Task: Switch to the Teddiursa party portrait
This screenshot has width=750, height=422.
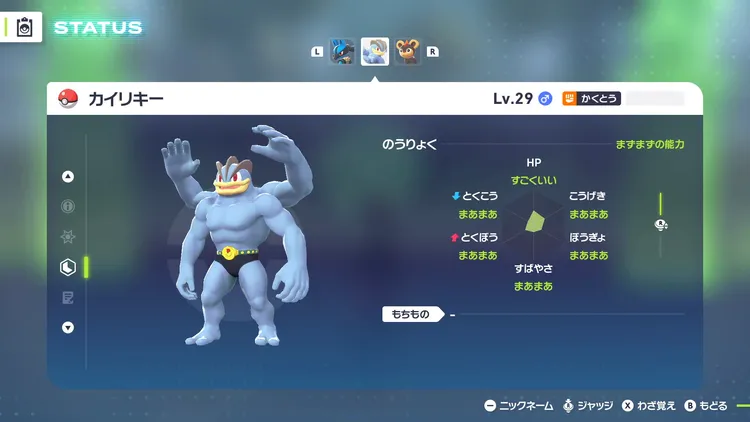Action: [406, 51]
